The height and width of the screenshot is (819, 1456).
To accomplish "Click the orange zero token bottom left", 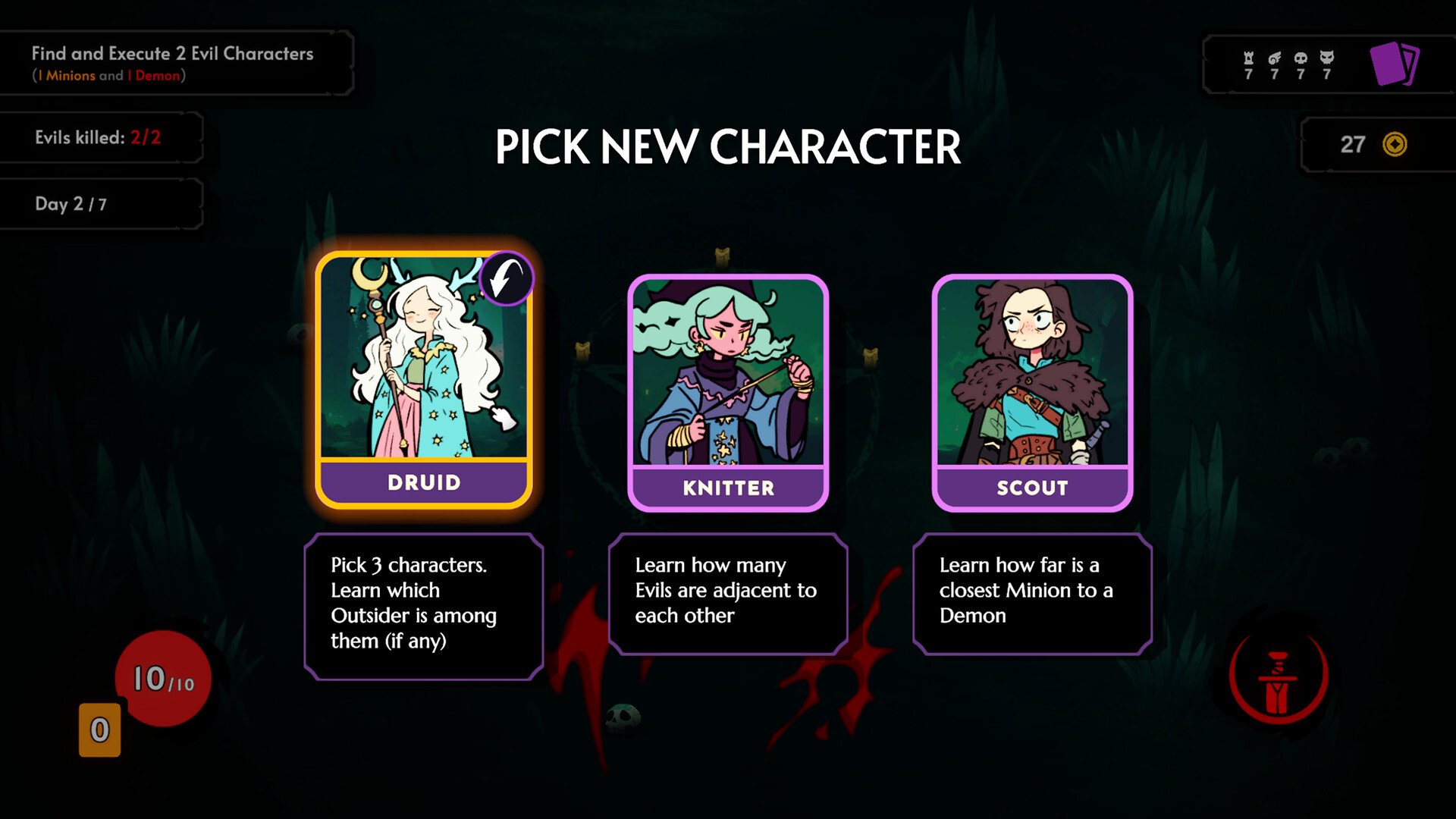I will point(99,729).
